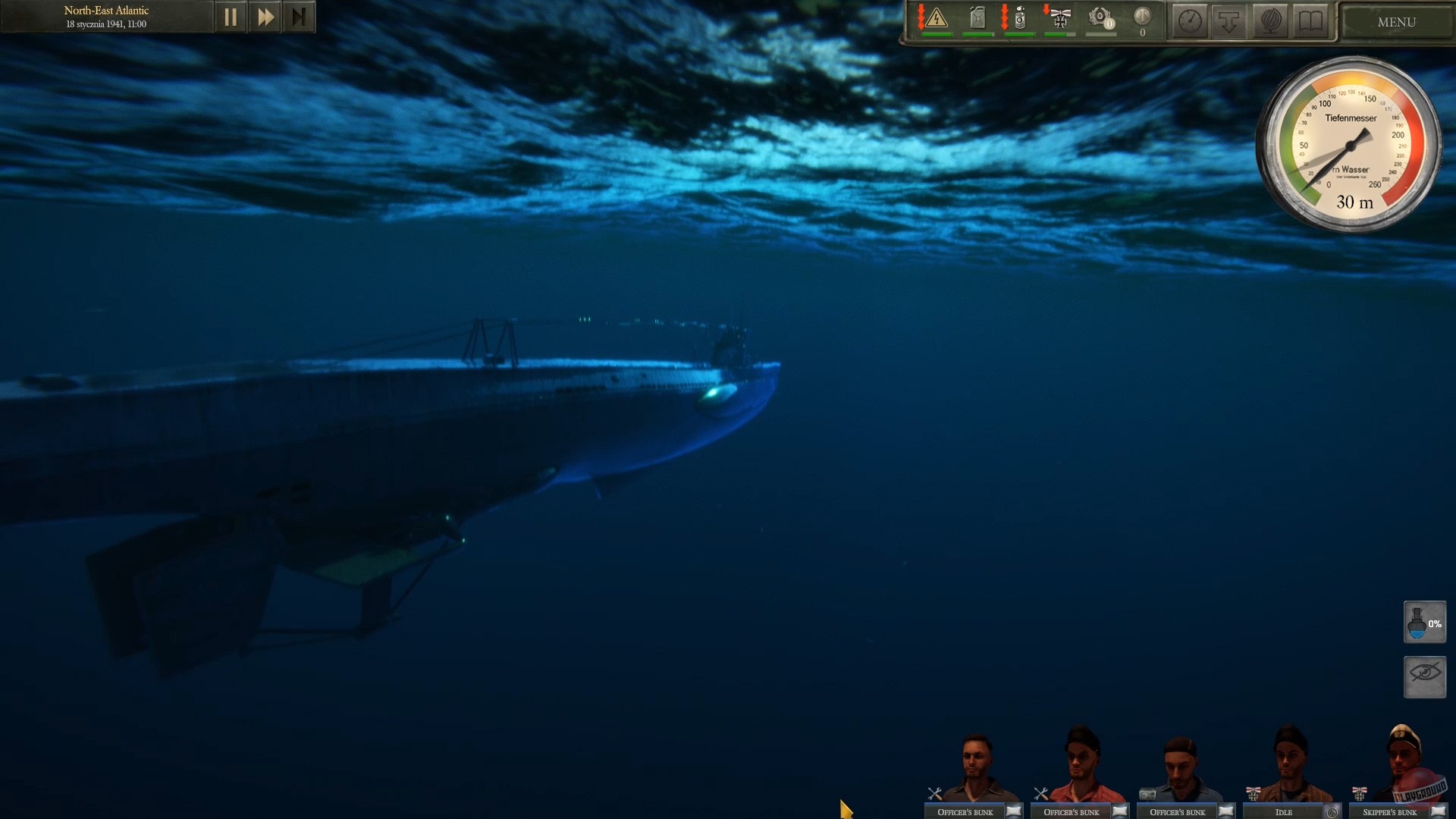Pause the game simulation
The width and height of the screenshot is (1456, 819).
point(231,16)
